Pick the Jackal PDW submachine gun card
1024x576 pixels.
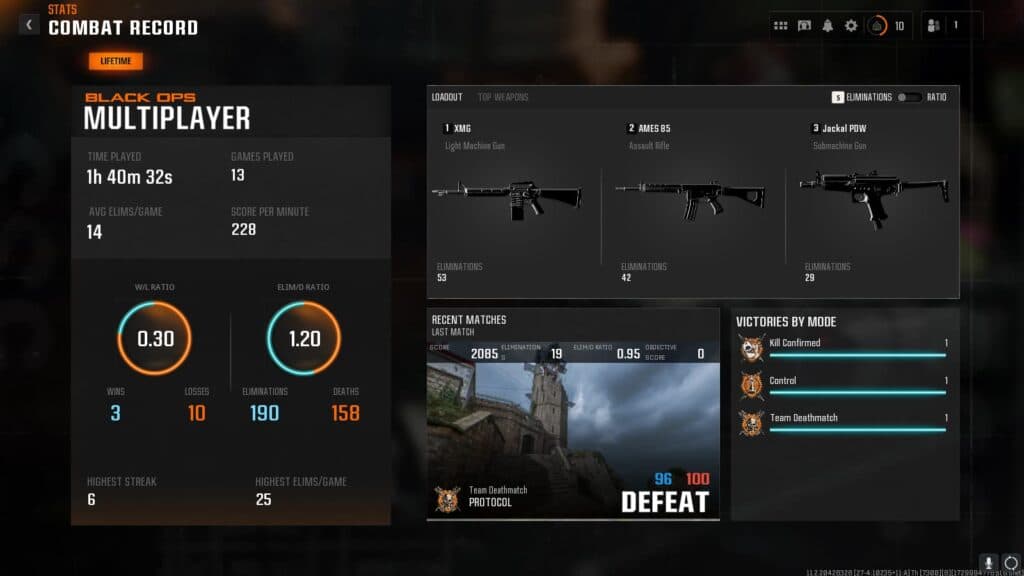tap(874, 200)
